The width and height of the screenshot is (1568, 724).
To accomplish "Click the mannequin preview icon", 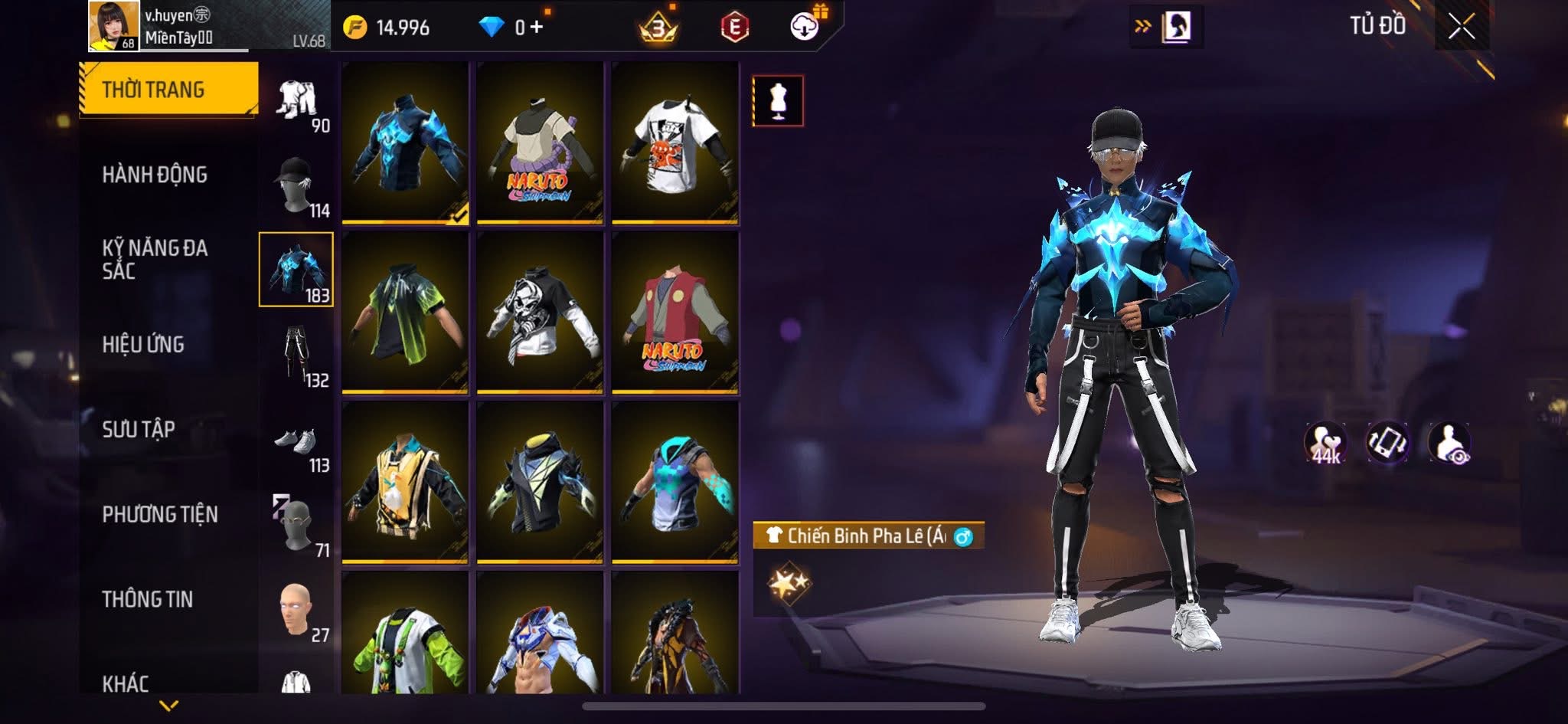I will [x=778, y=101].
